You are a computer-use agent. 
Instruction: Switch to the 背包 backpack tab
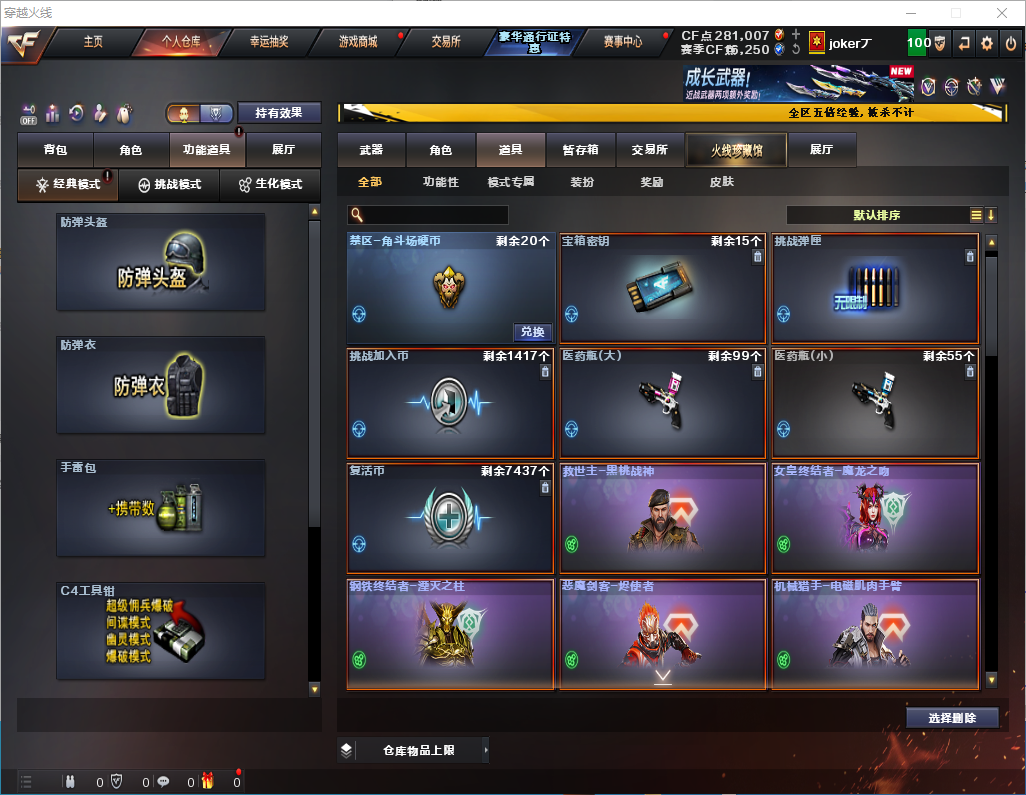point(56,150)
